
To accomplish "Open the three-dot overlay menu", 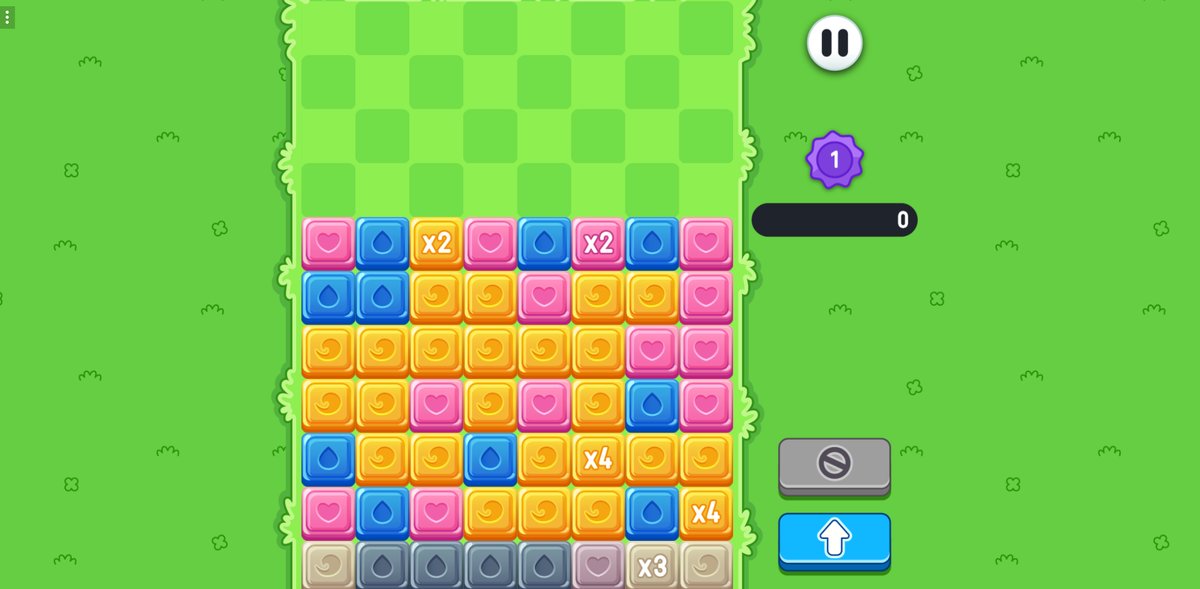I will pos(7,17).
